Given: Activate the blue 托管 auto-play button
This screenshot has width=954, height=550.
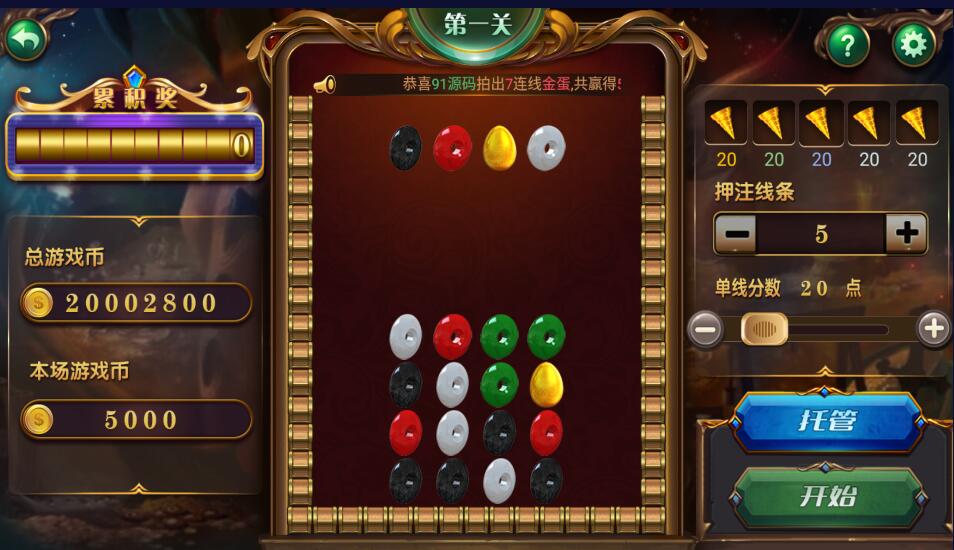Looking at the screenshot, I should (x=828, y=421).
